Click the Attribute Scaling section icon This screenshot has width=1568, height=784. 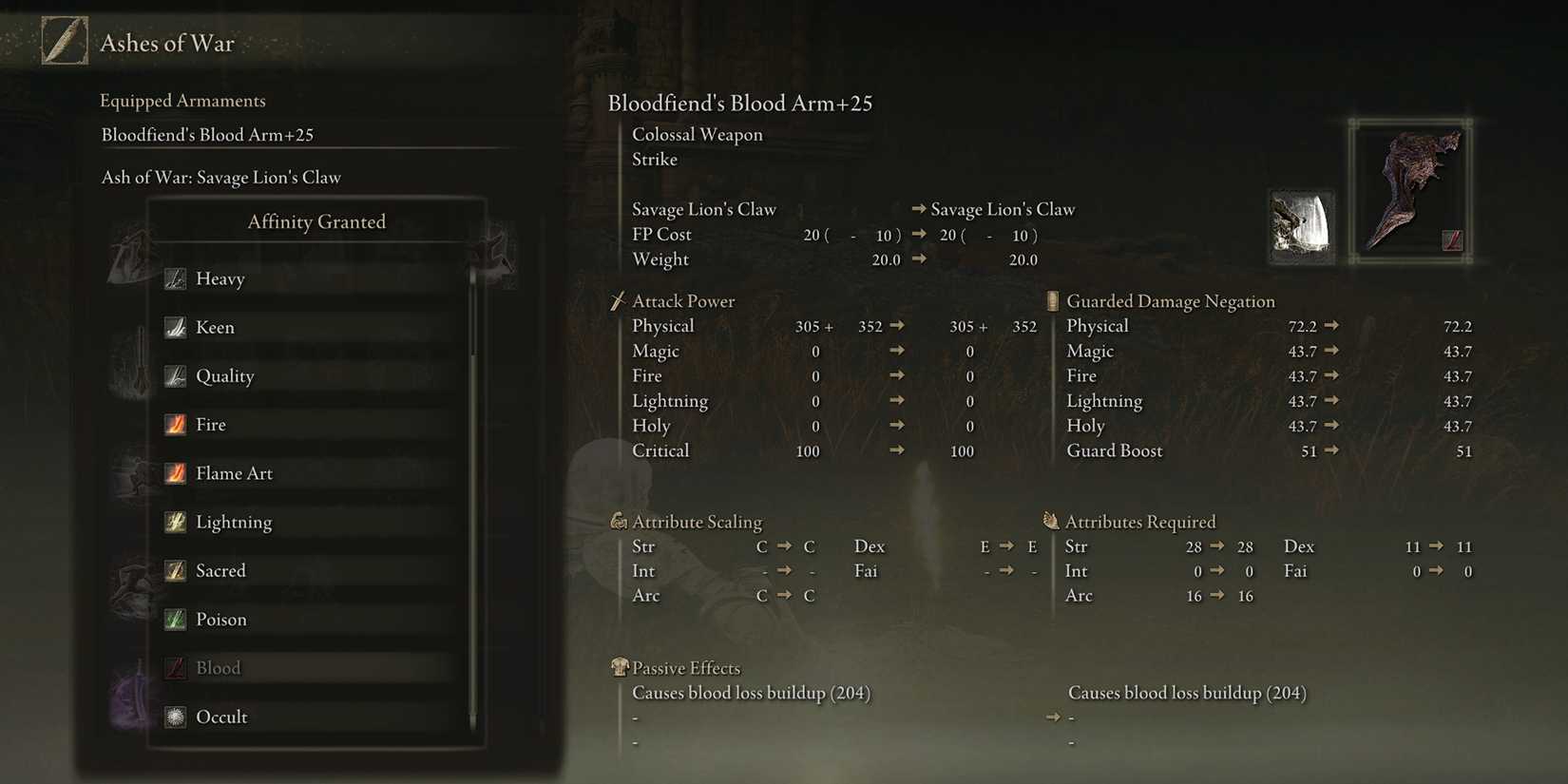pyautogui.click(x=619, y=521)
